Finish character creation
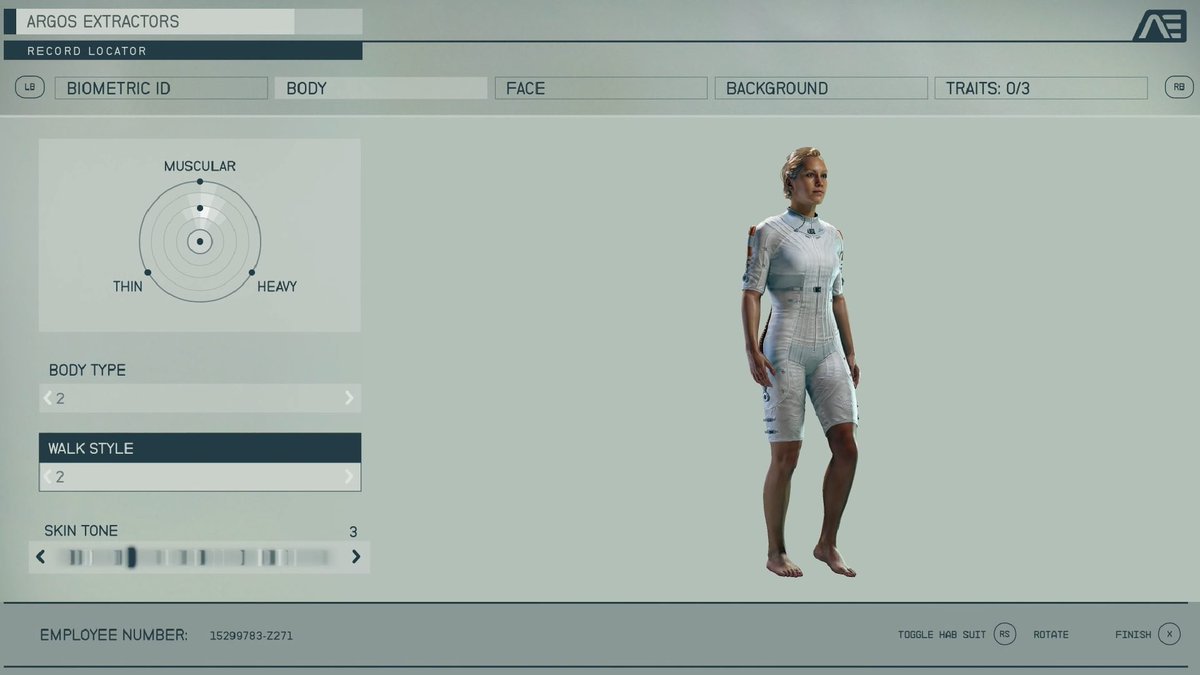 pyautogui.click(x=1169, y=634)
